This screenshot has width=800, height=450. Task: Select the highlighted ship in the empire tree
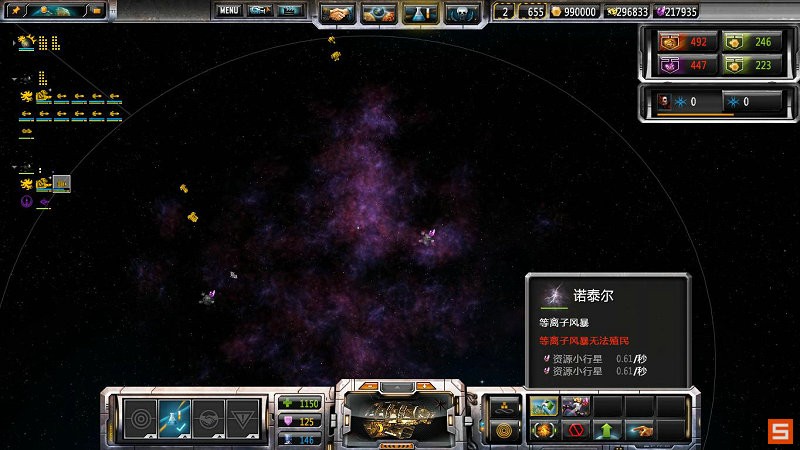tap(61, 183)
